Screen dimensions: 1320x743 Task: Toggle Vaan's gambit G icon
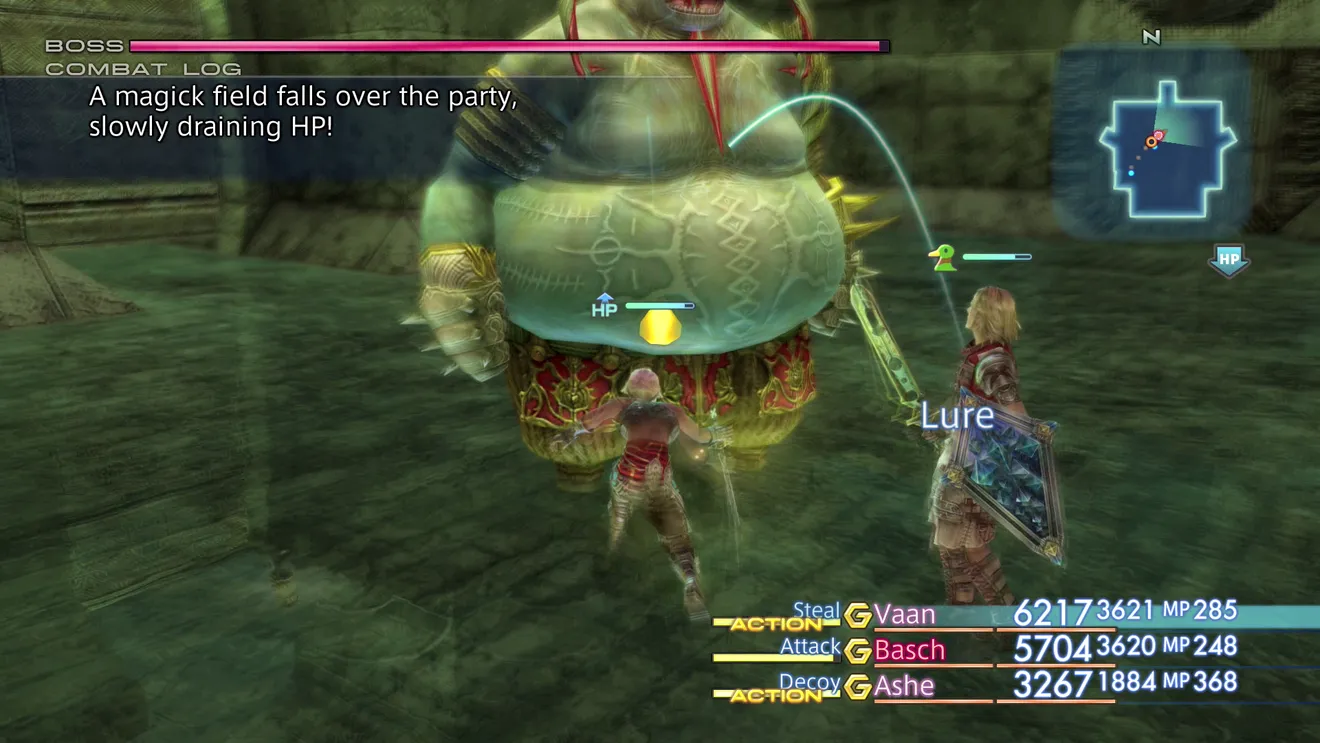point(857,615)
